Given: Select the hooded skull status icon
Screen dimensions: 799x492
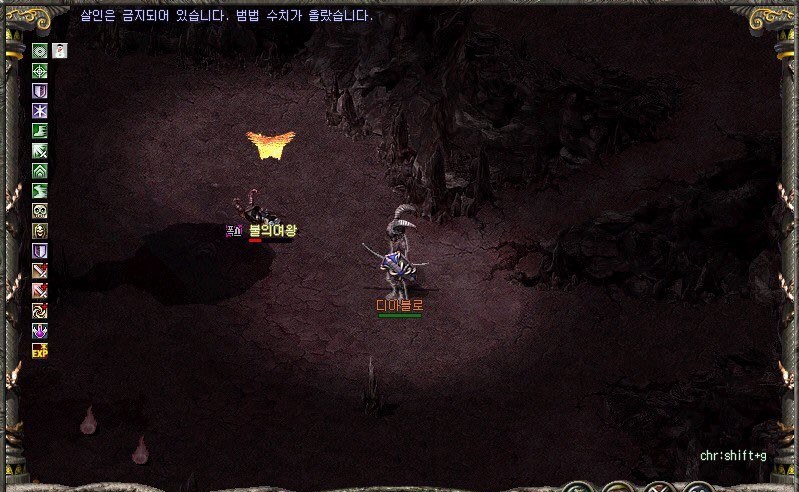Looking at the screenshot, I should point(40,231).
